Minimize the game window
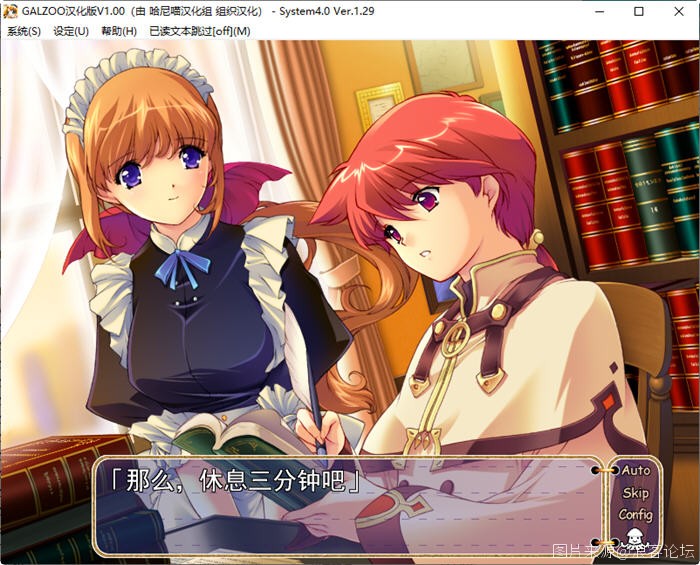The height and width of the screenshot is (565, 700). point(592,12)
